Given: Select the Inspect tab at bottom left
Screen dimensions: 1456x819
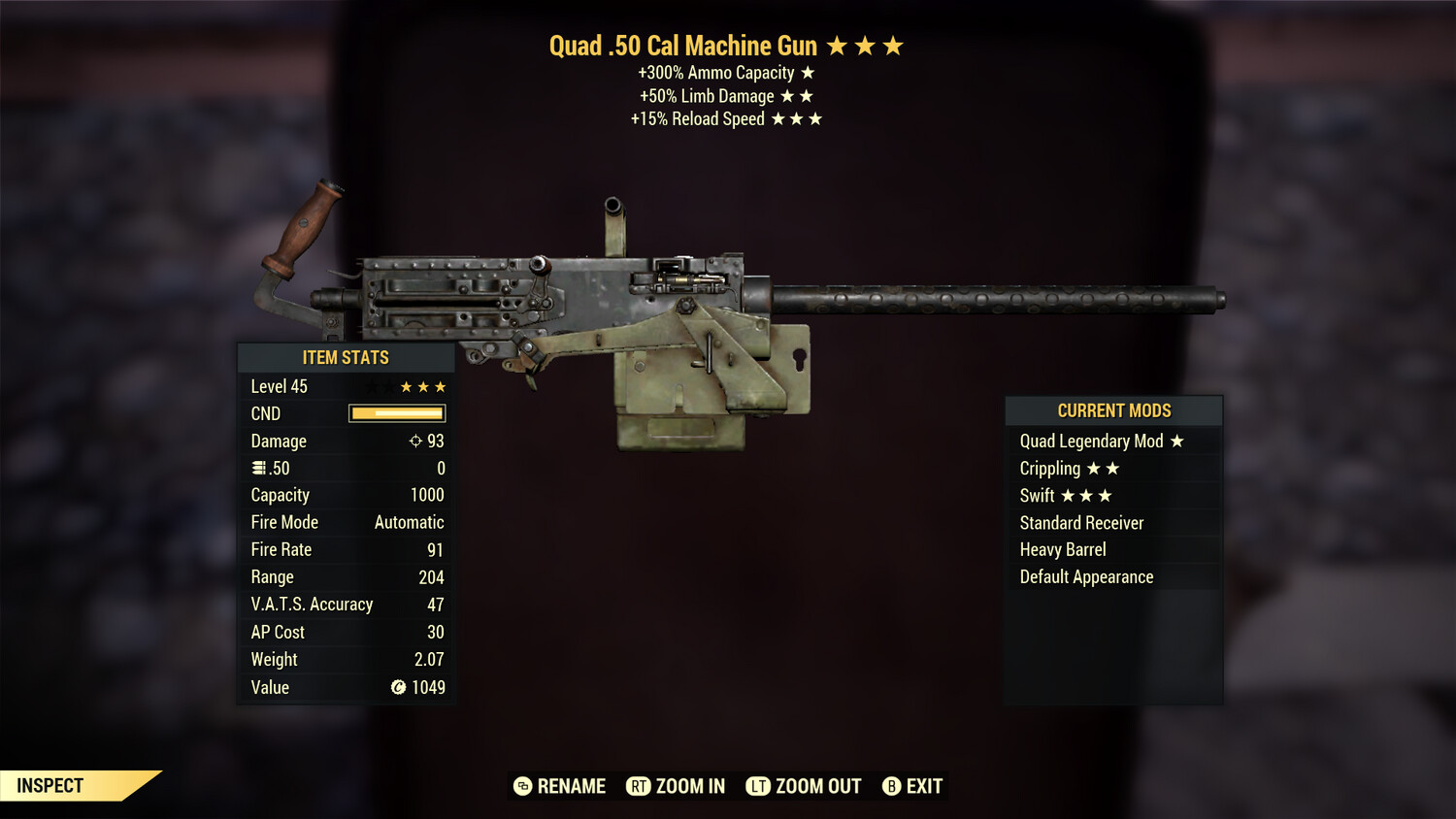Looking at the screenshot, I should pos(49,786).
